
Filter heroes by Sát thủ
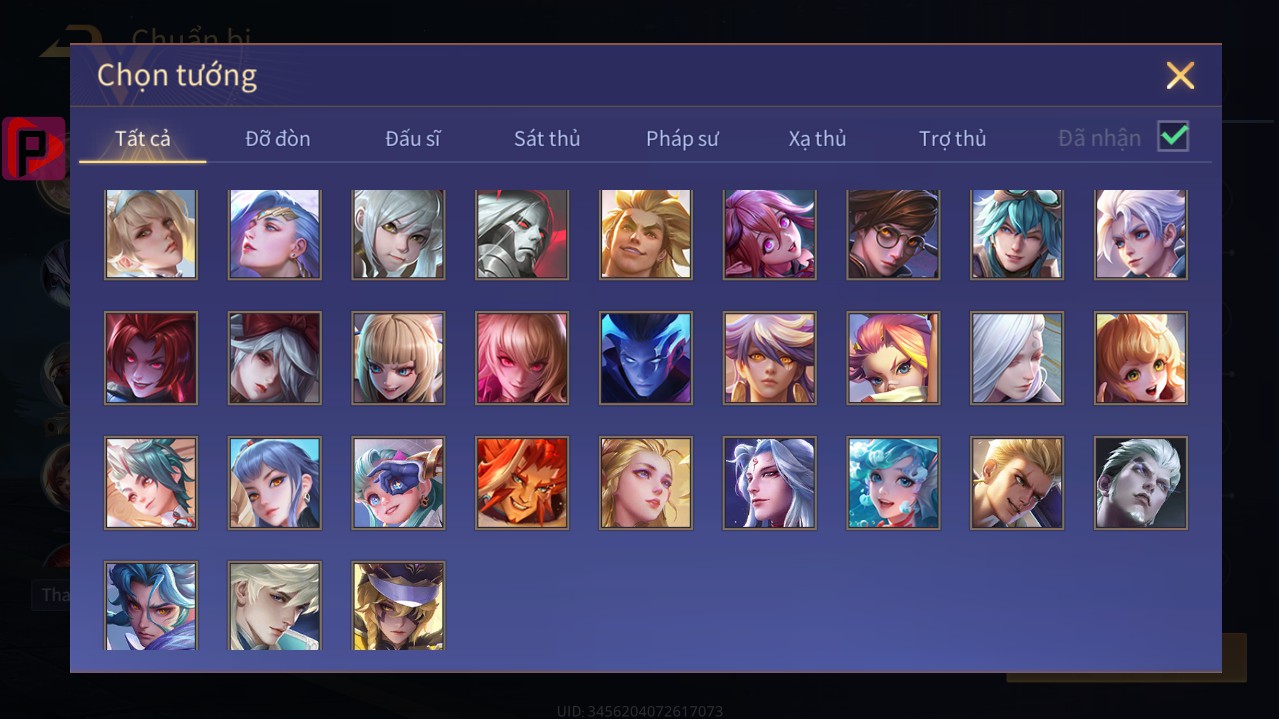pos(547,139)
